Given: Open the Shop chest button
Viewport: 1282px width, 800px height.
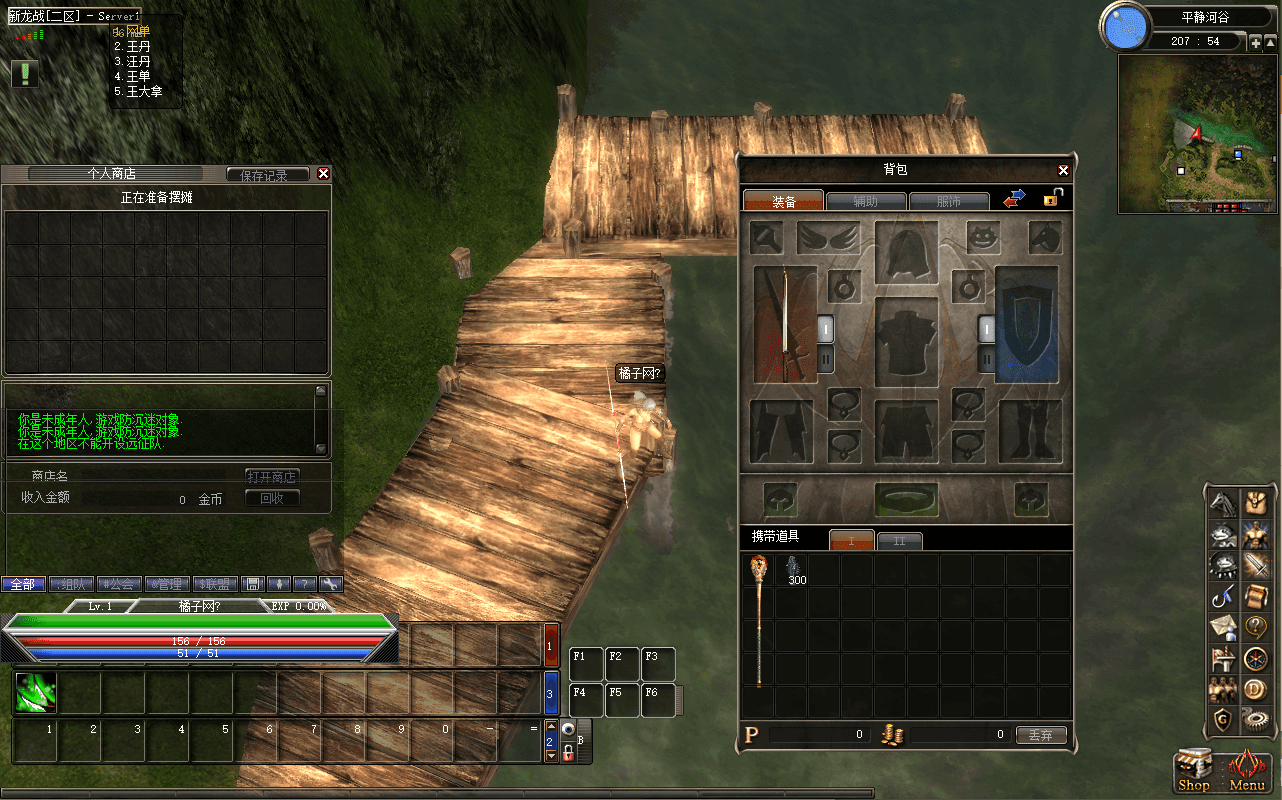Looking at the screenshot, I should point(1194,770).
